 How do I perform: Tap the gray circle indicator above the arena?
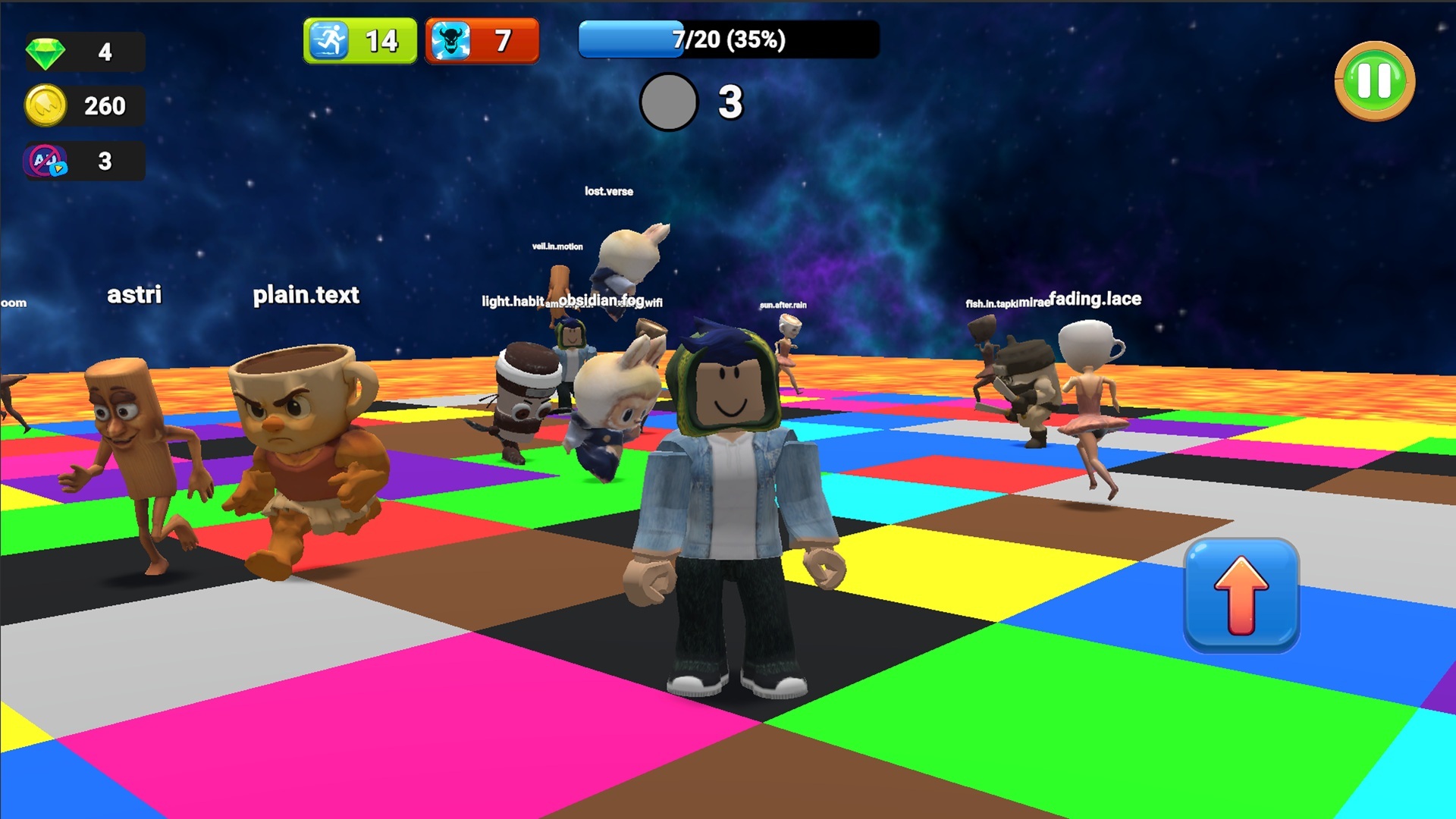click(x=668, y=102)
